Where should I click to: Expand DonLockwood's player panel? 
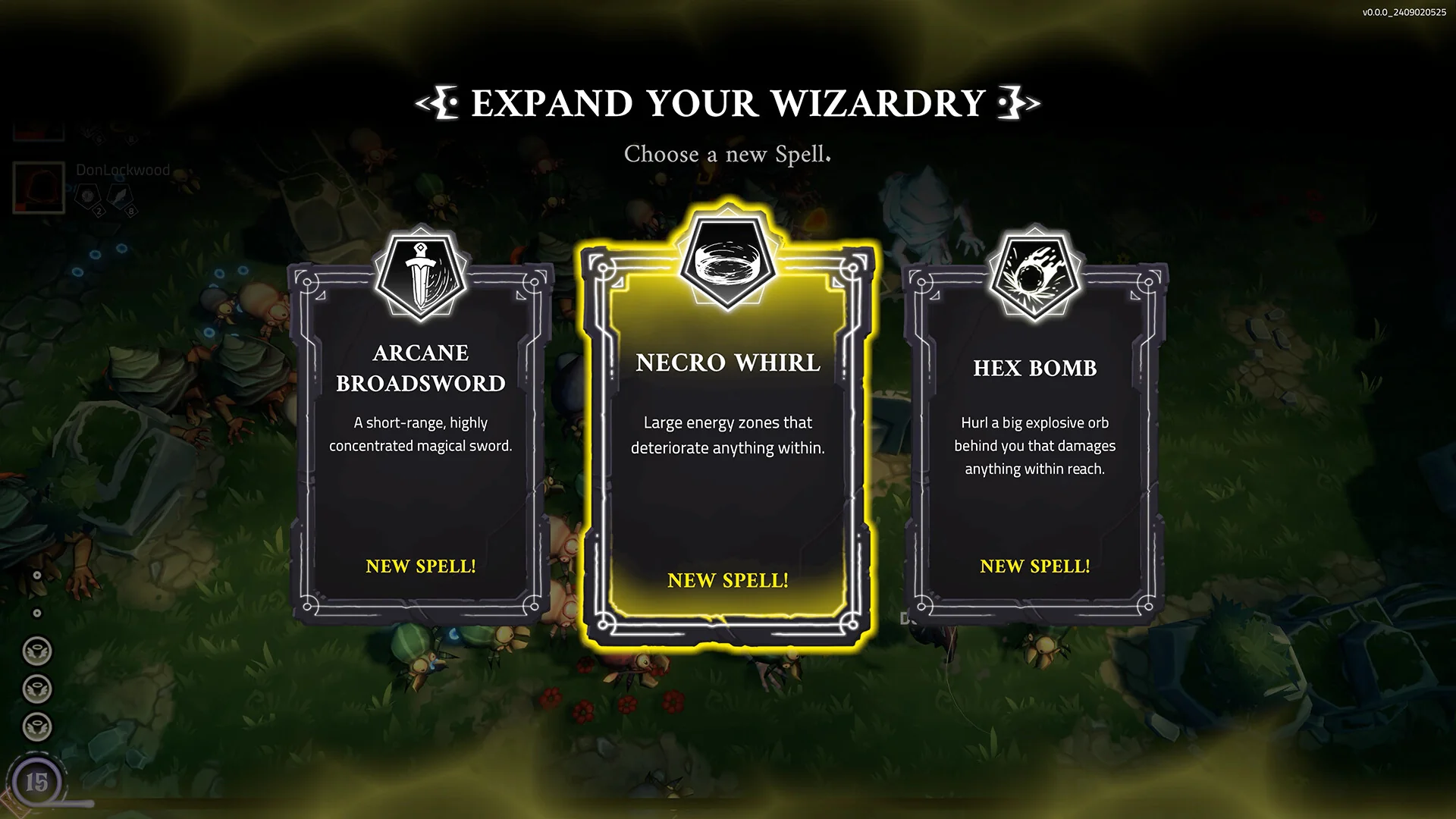click(x=38, y=188)
